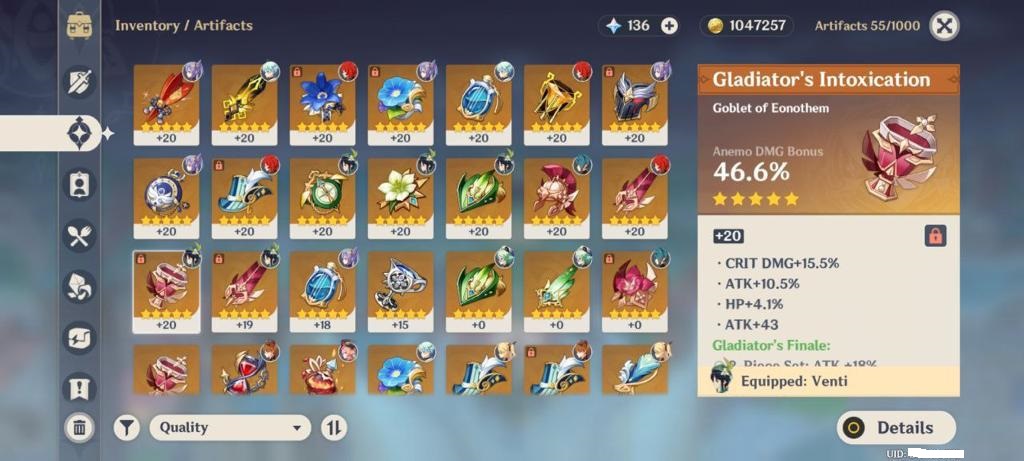This screenshot has height=461, width=1024.
Task: Switch to the Gadgets inventory tab
Action: 79,338
